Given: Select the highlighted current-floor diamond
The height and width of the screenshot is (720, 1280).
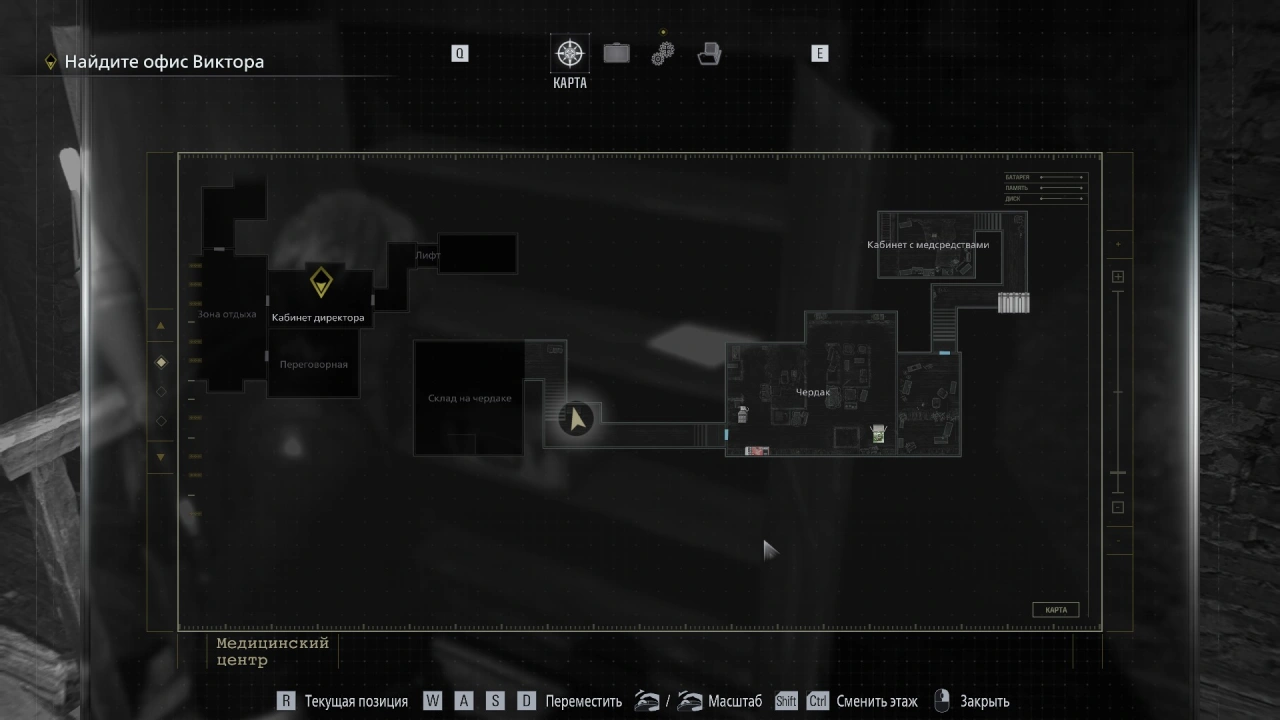Looking at the screenshot, I should 161,362.
